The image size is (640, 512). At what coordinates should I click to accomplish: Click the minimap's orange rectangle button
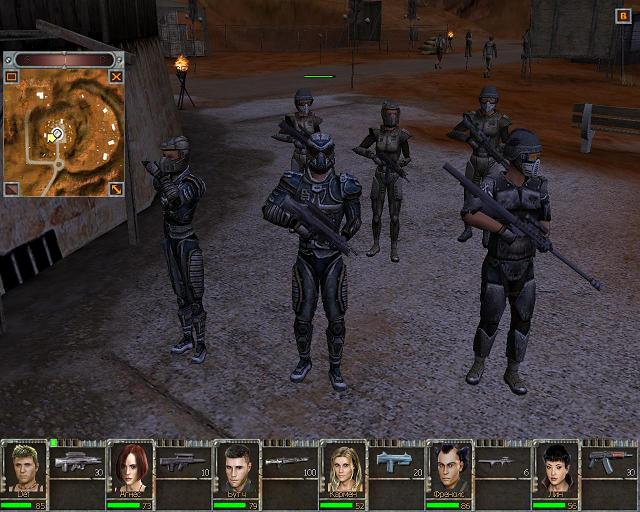click(x=11, y=76)
